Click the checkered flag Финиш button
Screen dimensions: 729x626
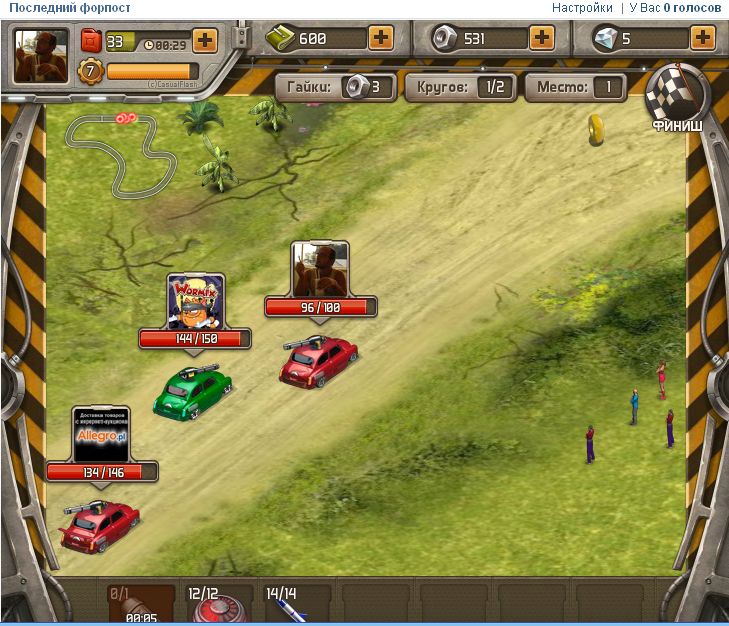pos(677,98)
